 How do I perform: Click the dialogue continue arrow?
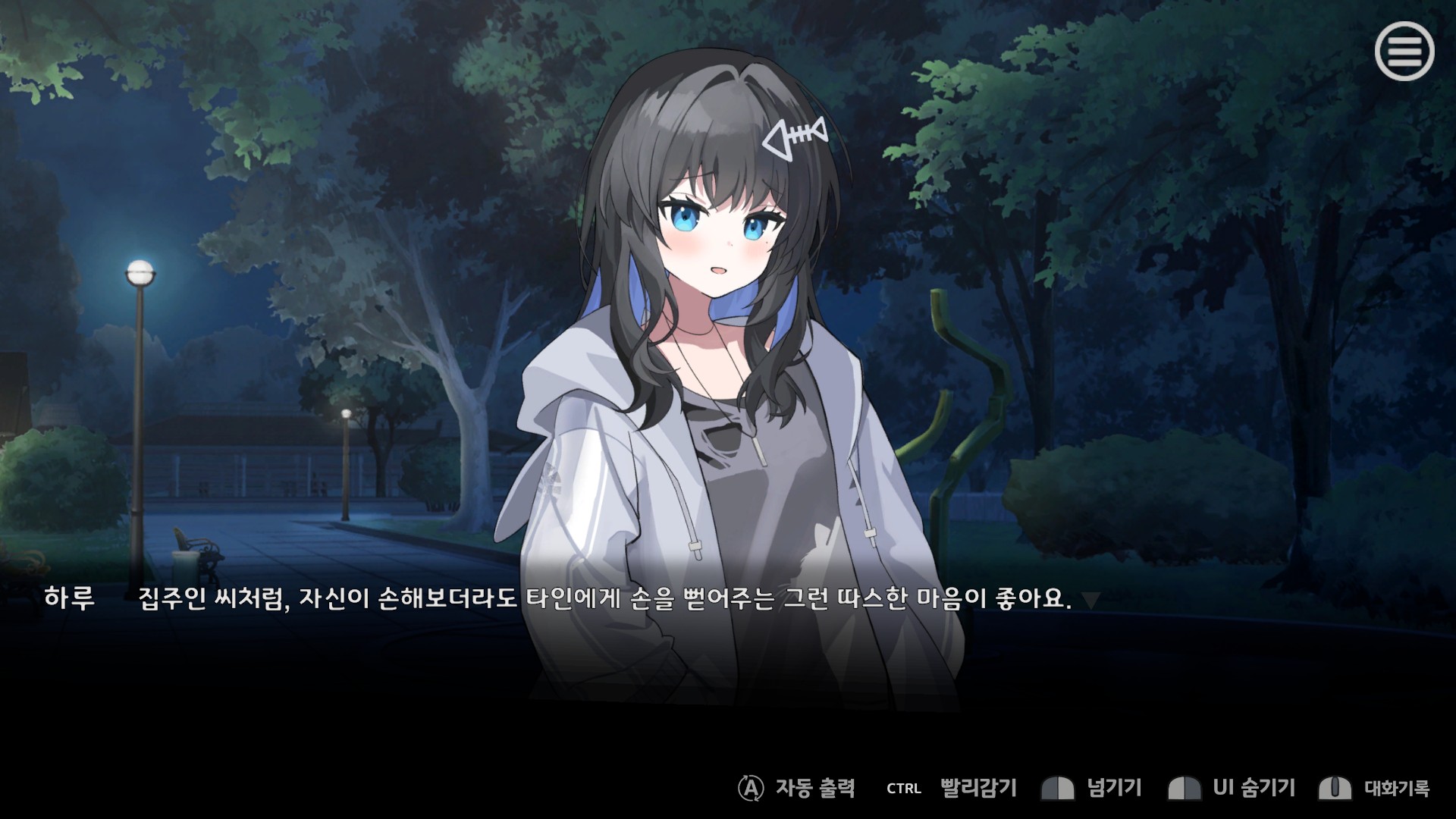(x=1090, y=601)
